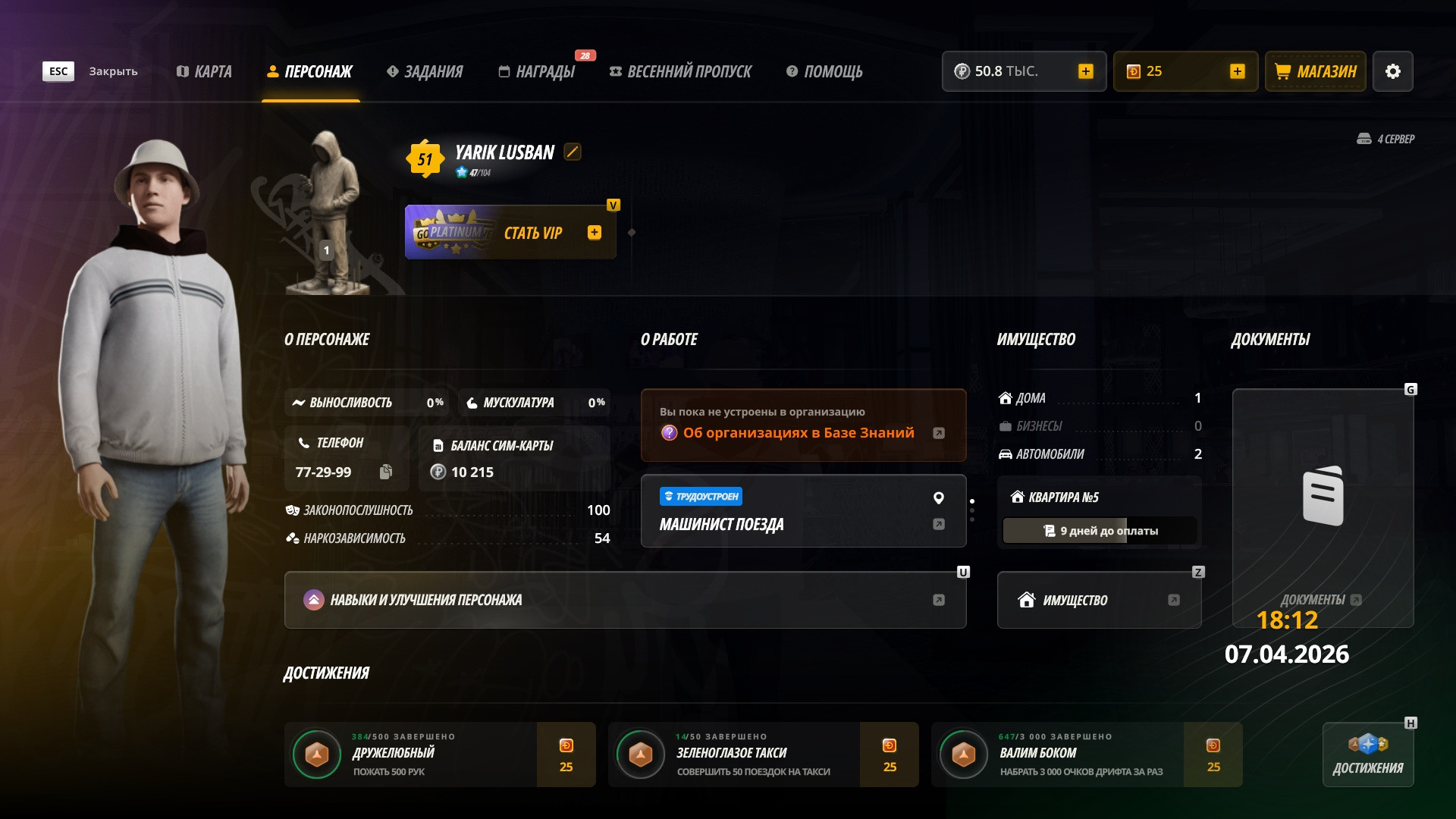
Task: Open the Задания tab
Action: 425,71
